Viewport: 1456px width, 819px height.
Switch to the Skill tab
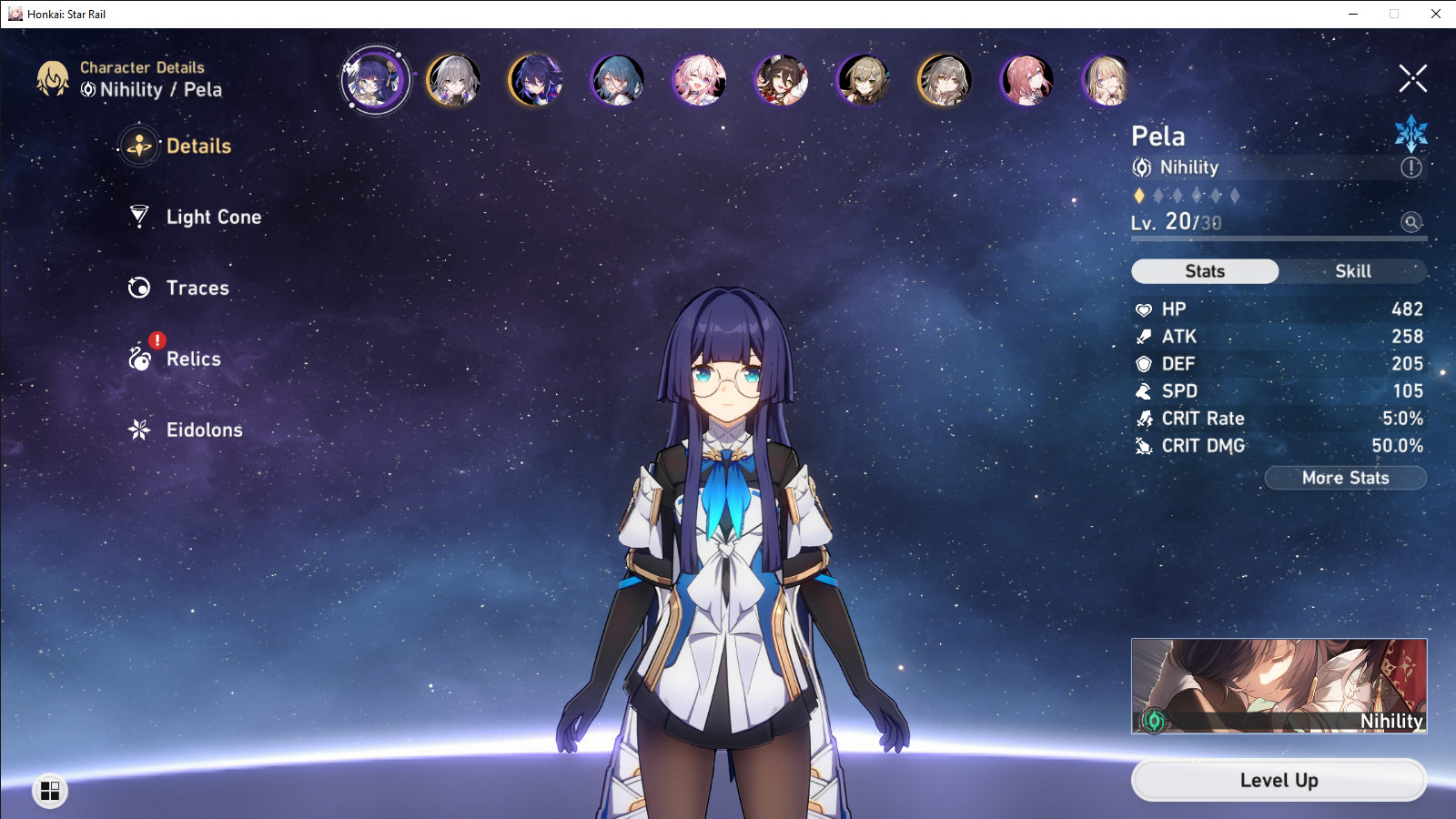[x=1354, y=270]
